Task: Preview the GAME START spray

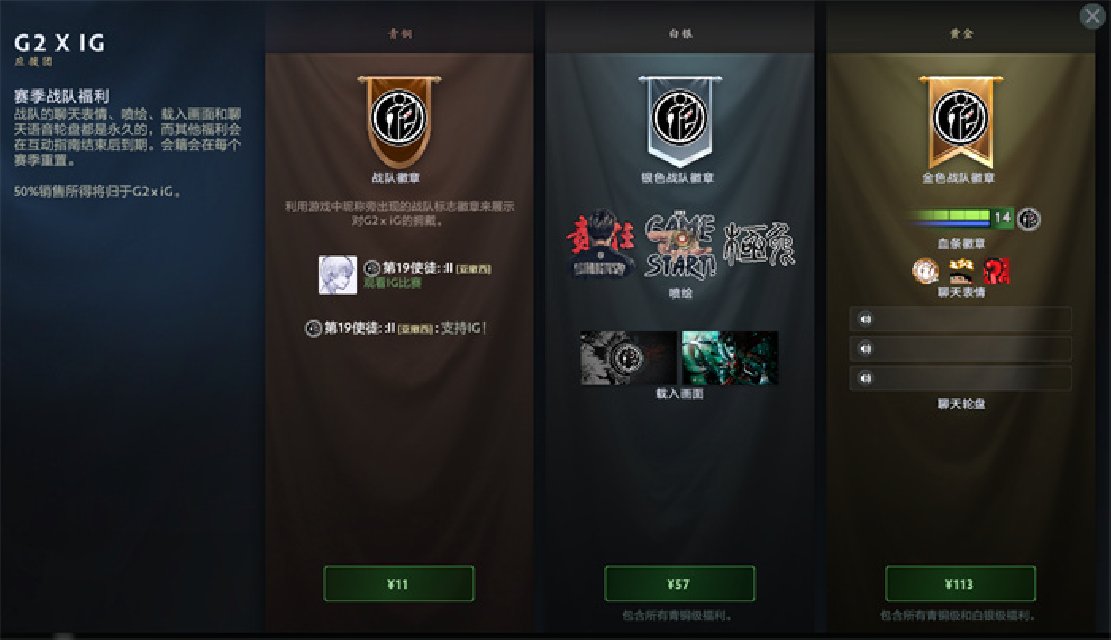Action: [680, 245]
